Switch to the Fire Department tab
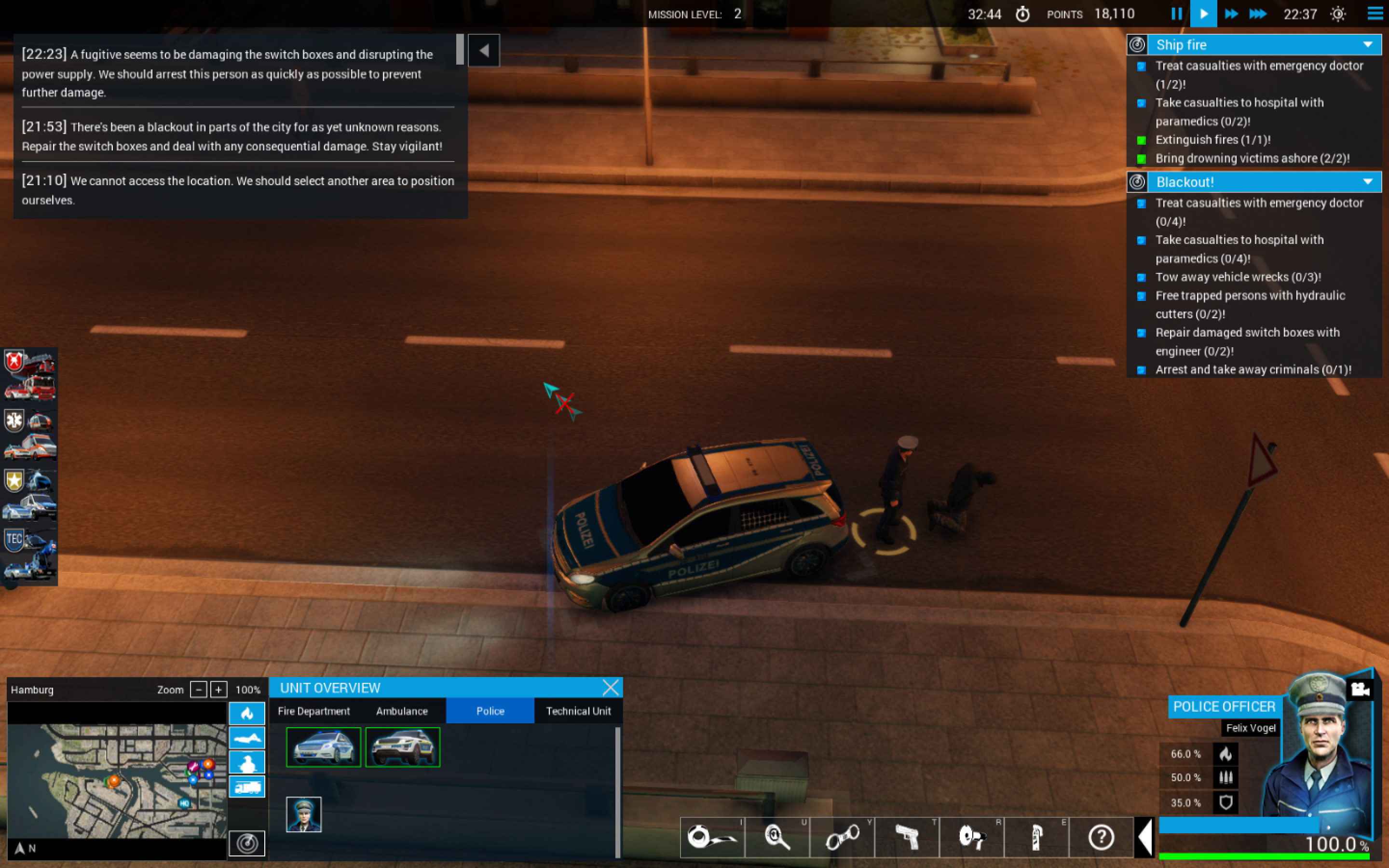Viewport: 1389px width, 868px height. pos(313,711)
